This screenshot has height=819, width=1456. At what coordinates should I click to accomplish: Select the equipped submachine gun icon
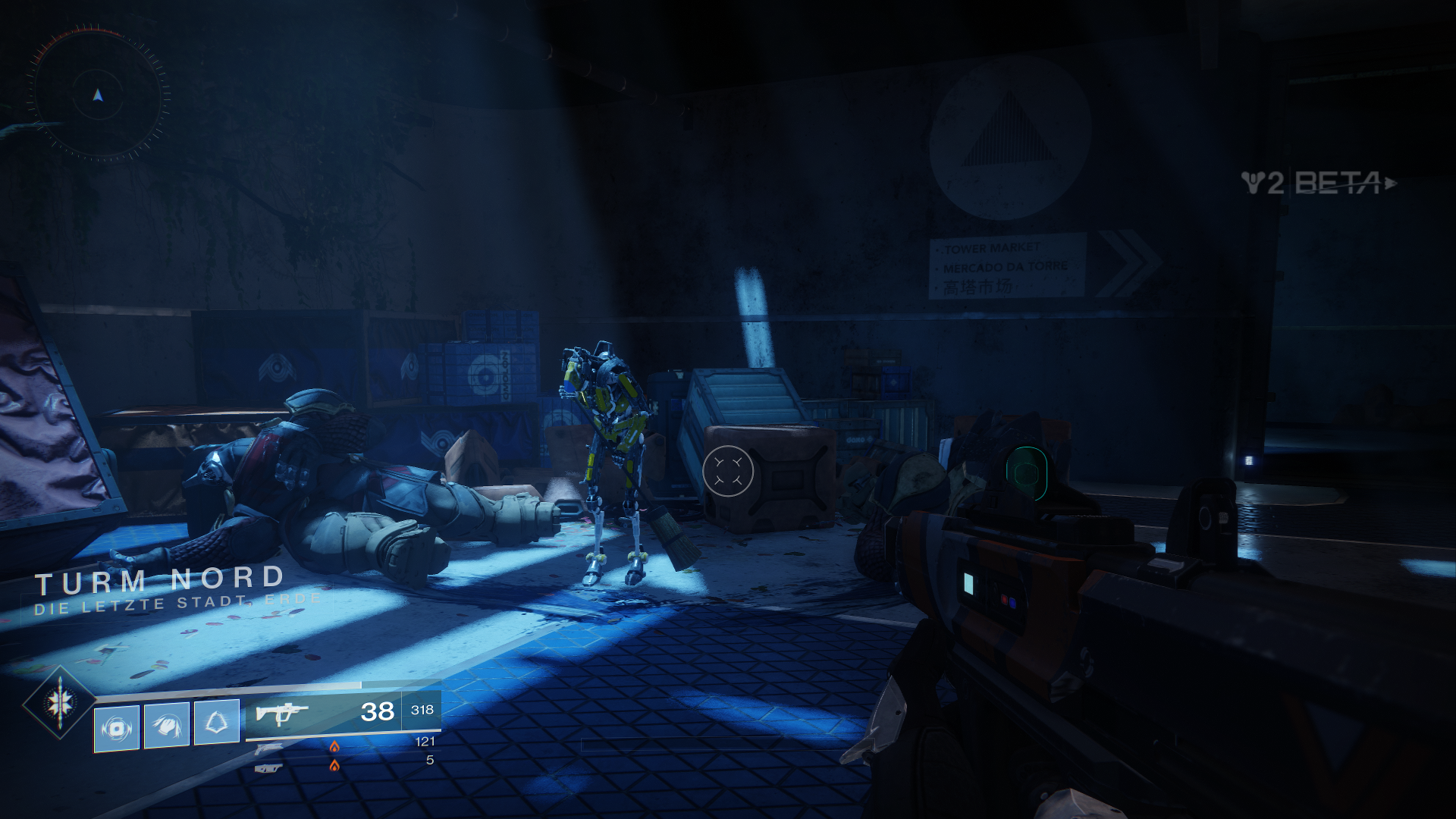(281, 714)
